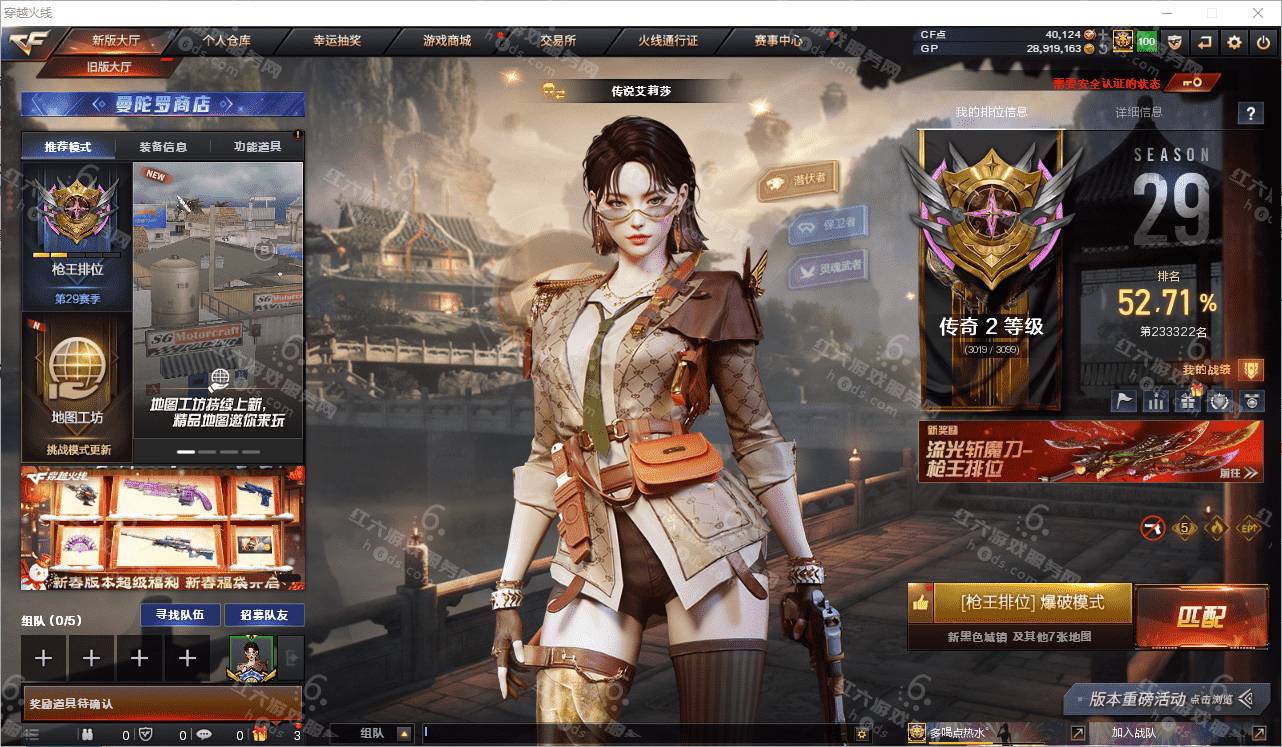Viewport: 1282px width, 747px height.
Task: Select the 枪王排位 ranked mode
Action: pos(77,236)
